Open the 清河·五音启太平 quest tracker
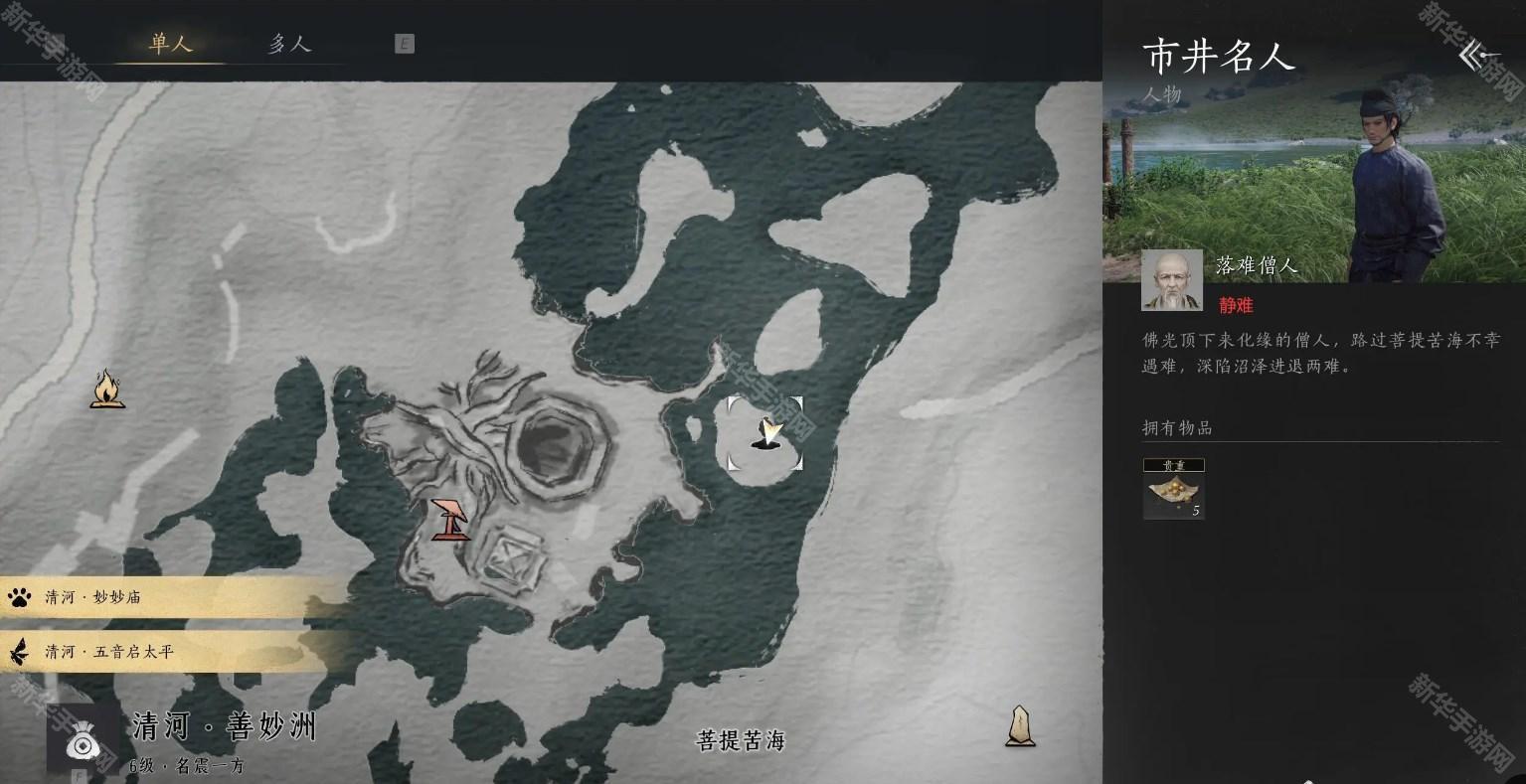 (169, 652)
